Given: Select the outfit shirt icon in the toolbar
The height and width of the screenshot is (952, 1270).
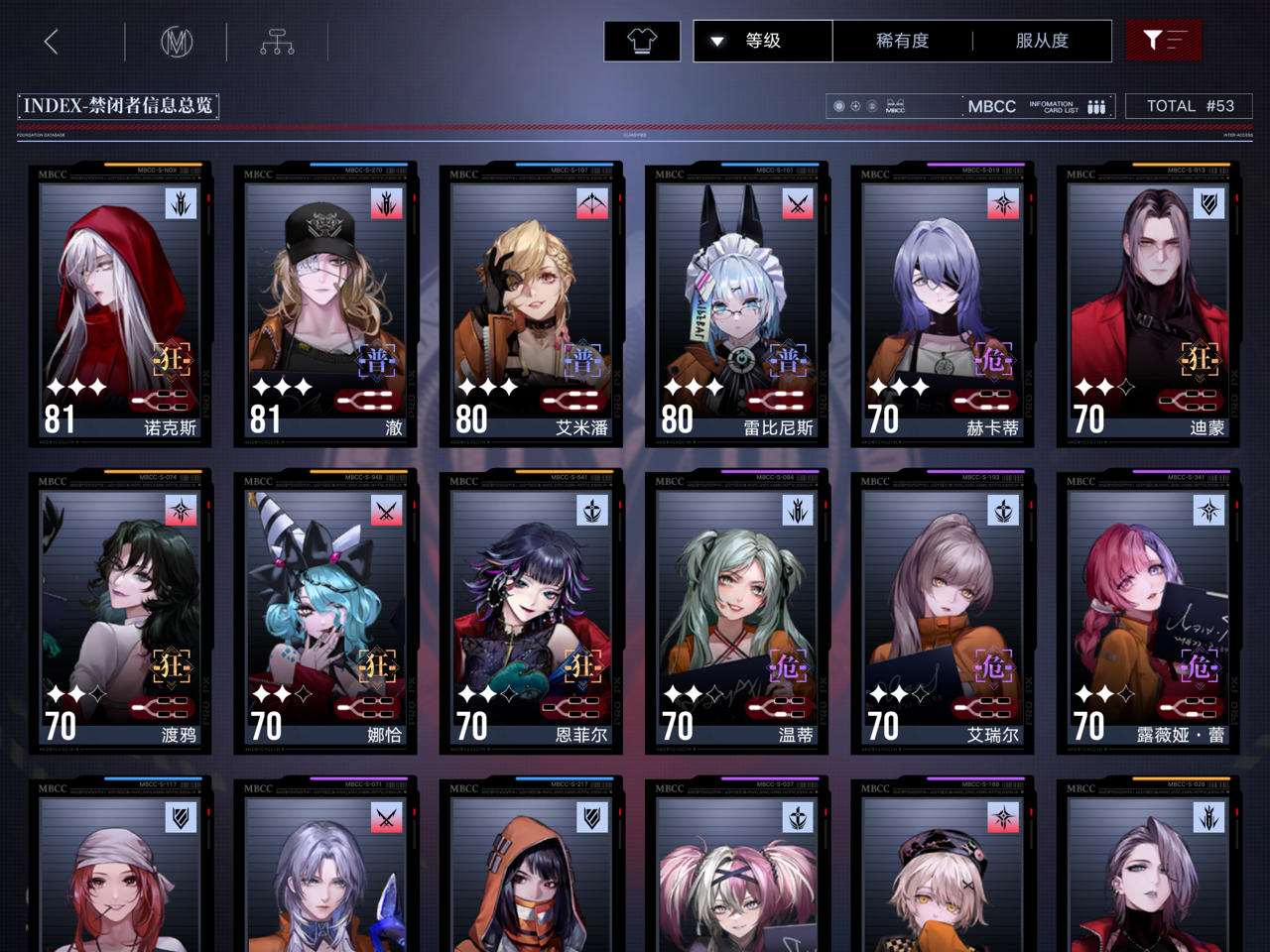Looking at the screenshot, I should tap(641, 41).
